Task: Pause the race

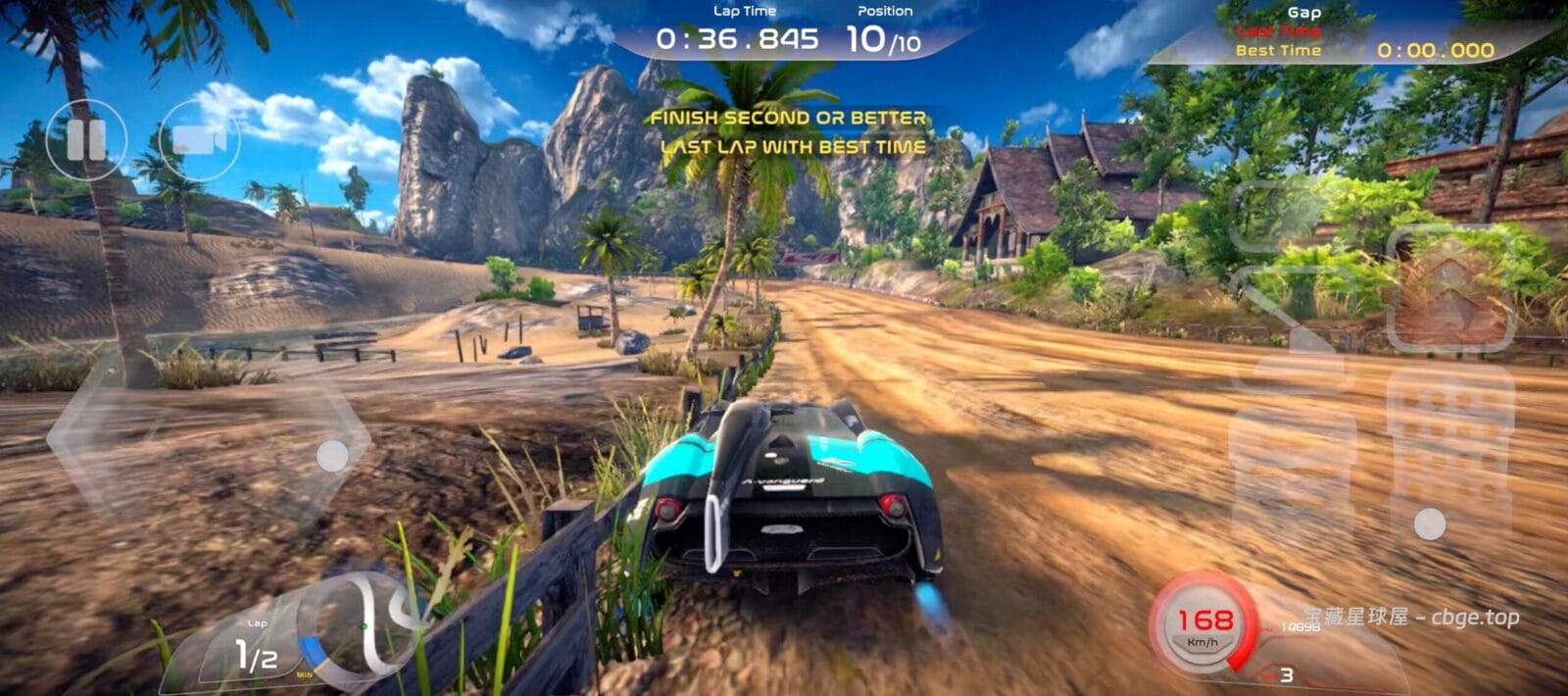Action: [86, 140]
